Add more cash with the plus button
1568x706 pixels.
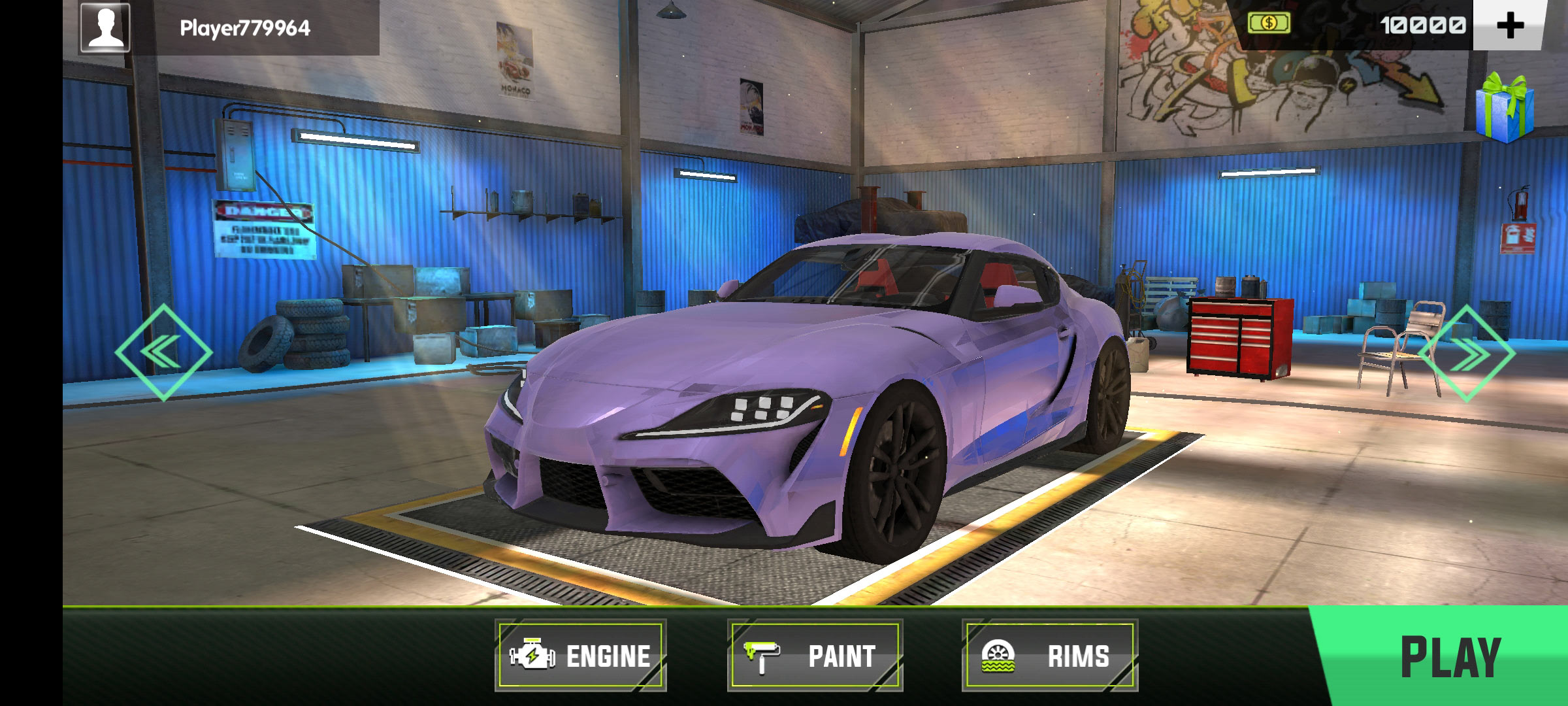click(x=1509, y=25)
